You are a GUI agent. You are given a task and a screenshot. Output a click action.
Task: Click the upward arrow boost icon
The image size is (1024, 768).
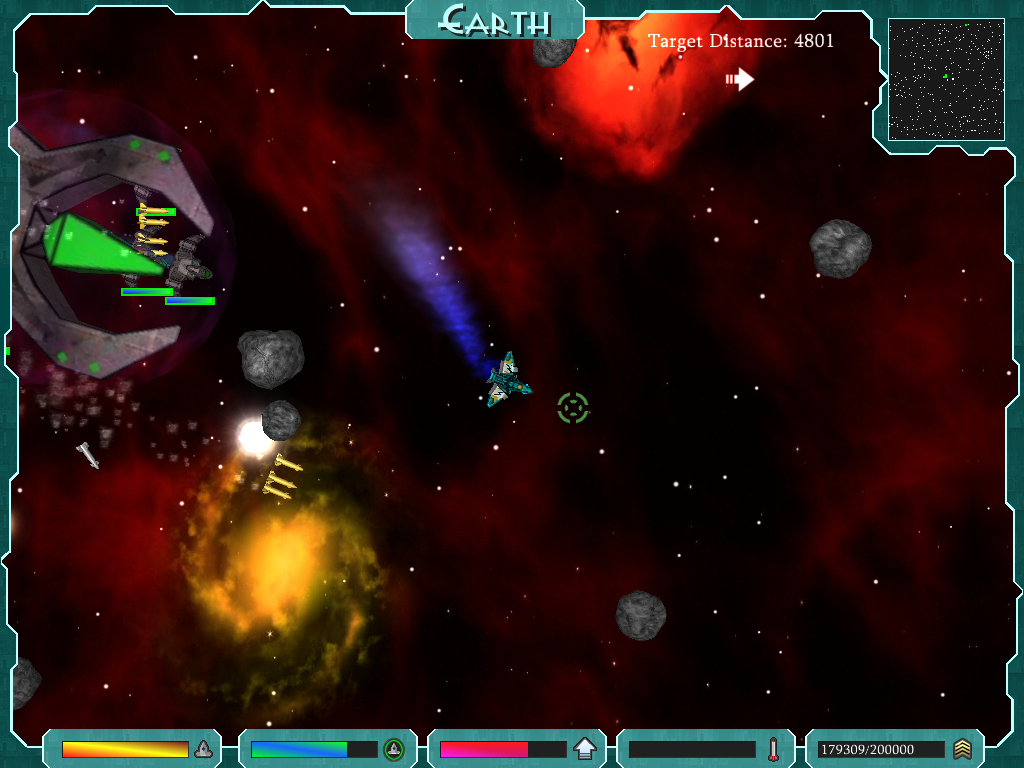coord(584,749)
